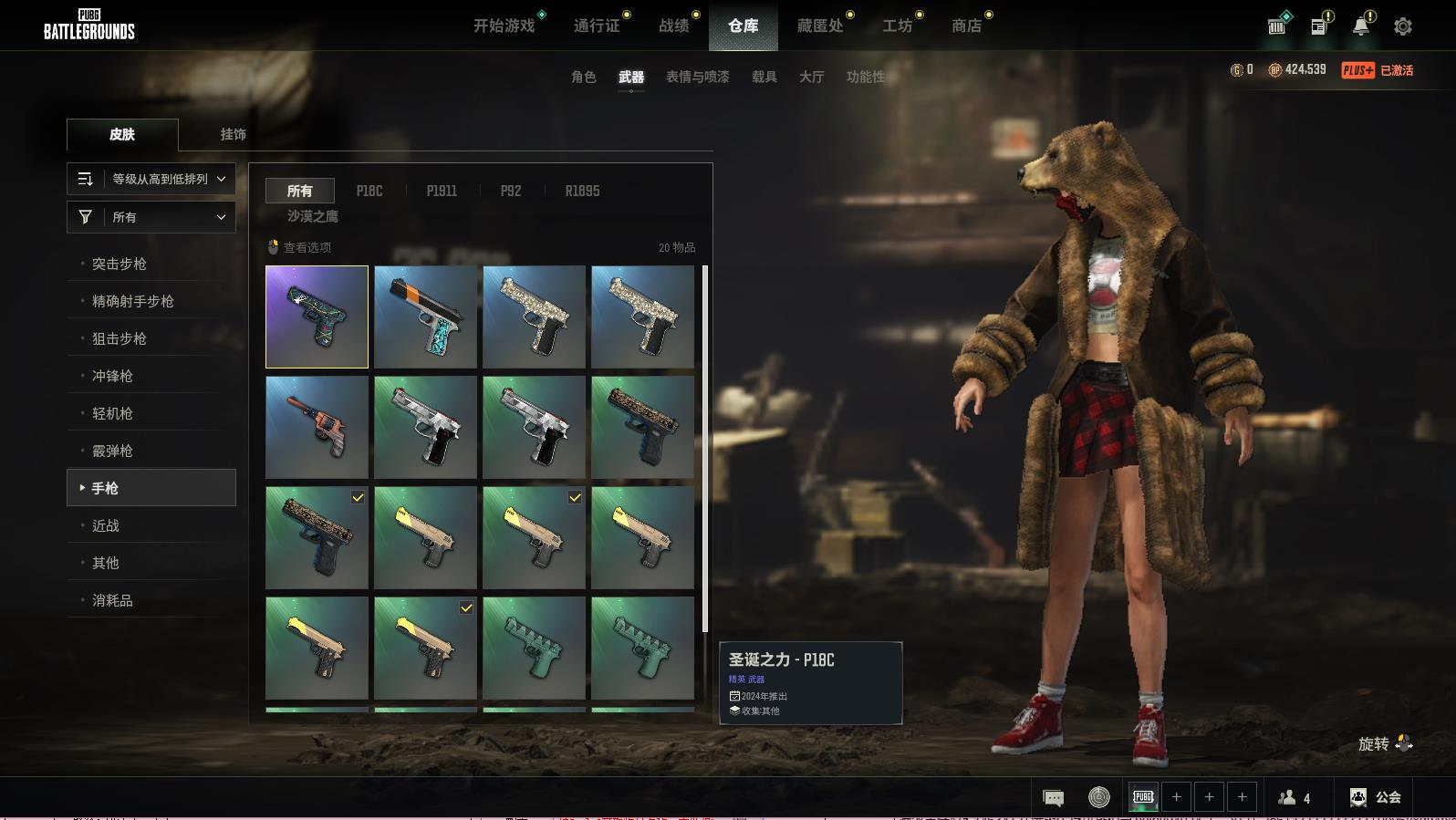Choose the 狙击步枪 sniper rifle category
The width and height of the screenshot is (1456, 820).
[120, 338]
